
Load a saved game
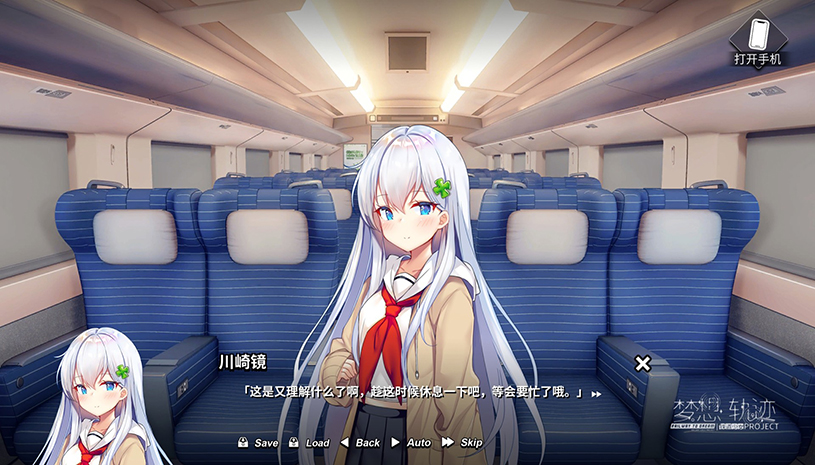click(309, 442)
